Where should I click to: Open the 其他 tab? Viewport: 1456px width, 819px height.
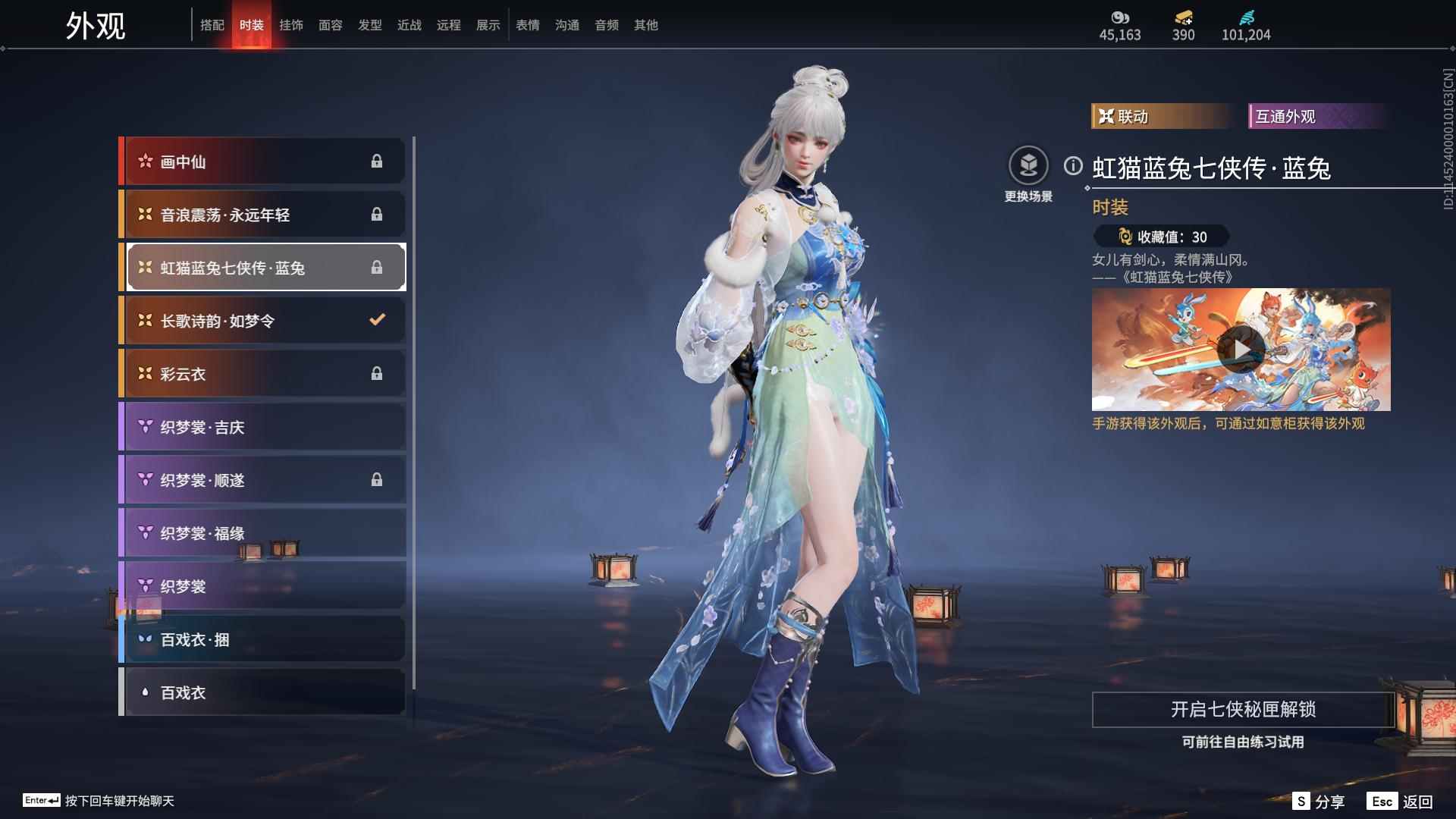(646, 25)
